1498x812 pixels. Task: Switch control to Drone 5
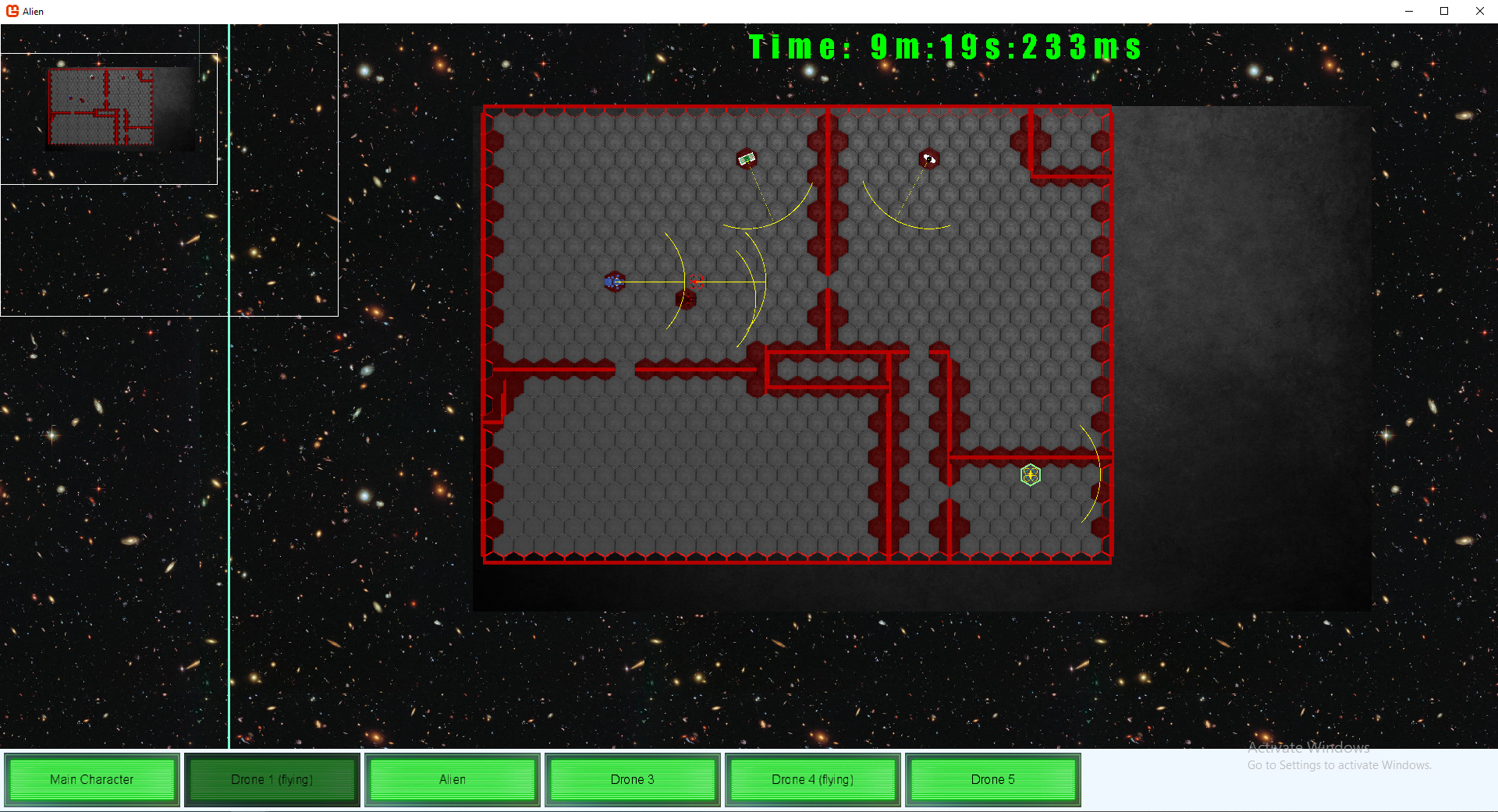992,779
